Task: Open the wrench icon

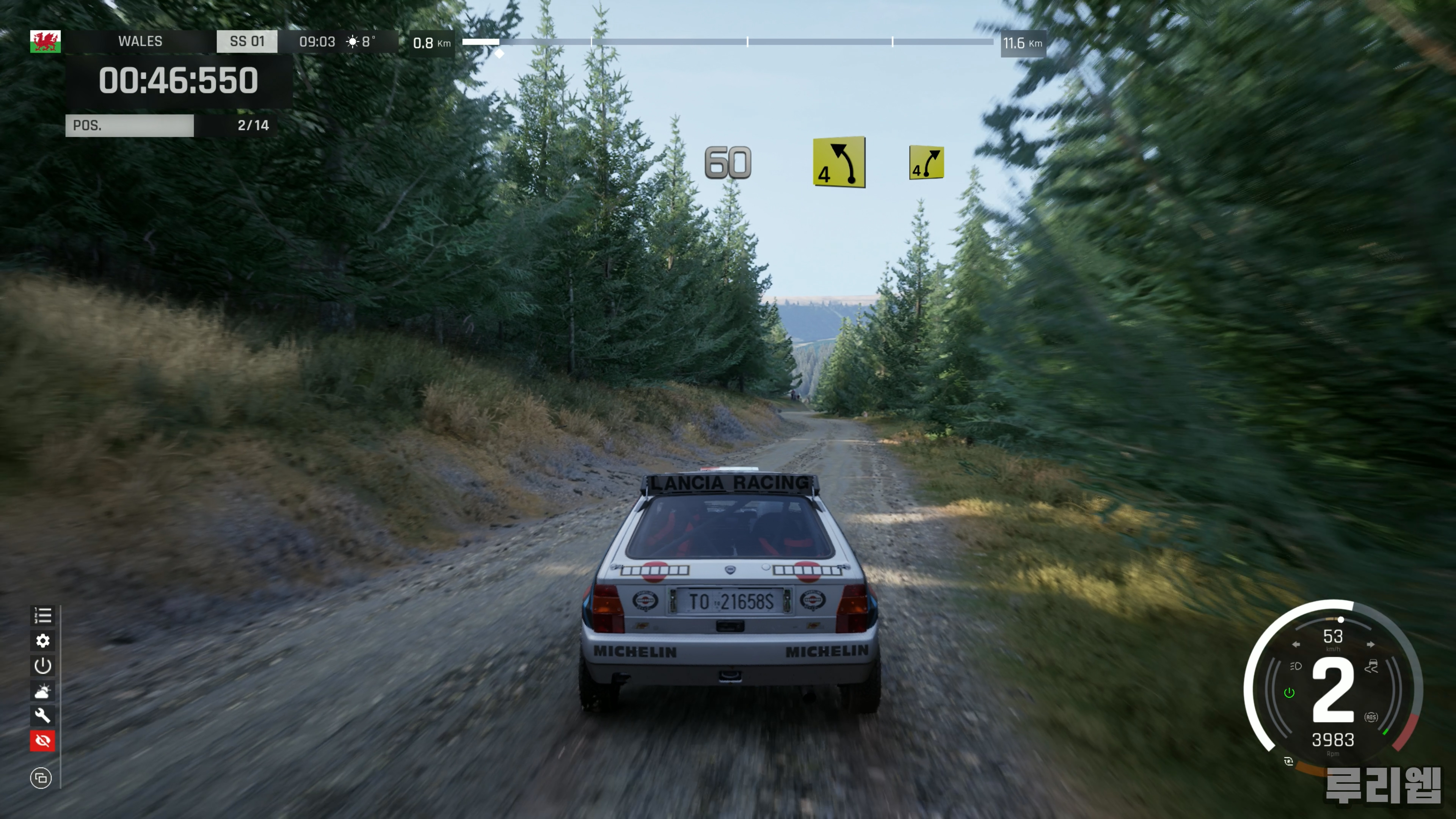Action: pyautogui.click(x=42, y=715)
